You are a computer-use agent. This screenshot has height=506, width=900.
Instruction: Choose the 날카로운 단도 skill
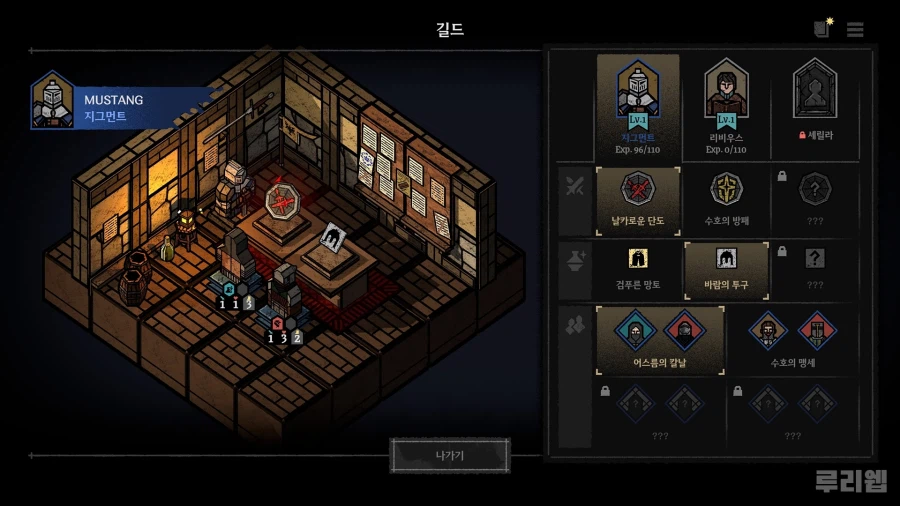(x=638, y=201)
